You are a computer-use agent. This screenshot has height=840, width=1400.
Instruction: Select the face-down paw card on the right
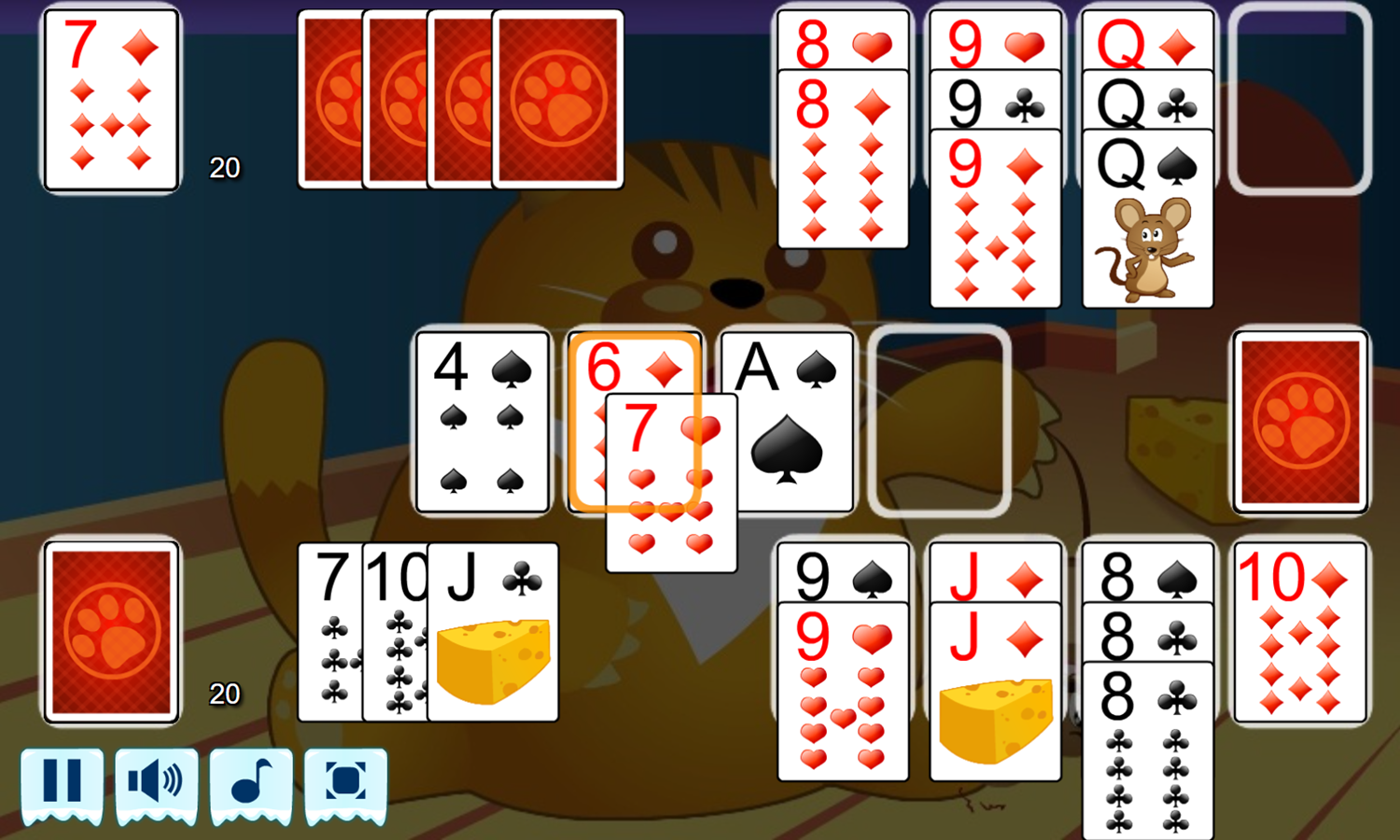[1299, 422]
